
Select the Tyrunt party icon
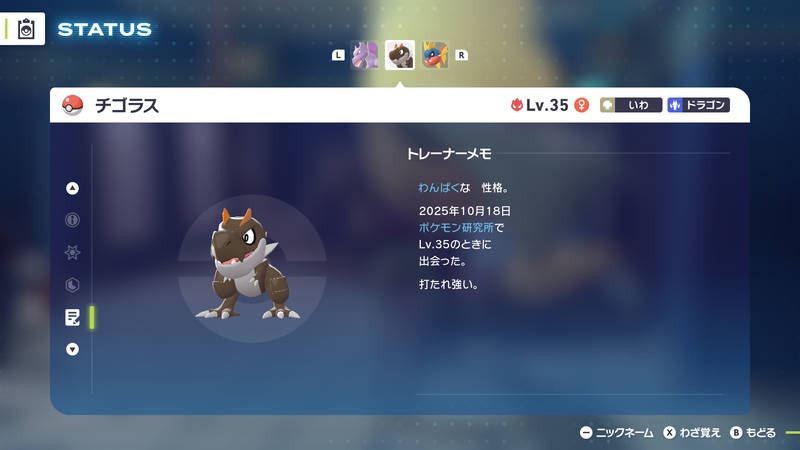coord(400,55)
